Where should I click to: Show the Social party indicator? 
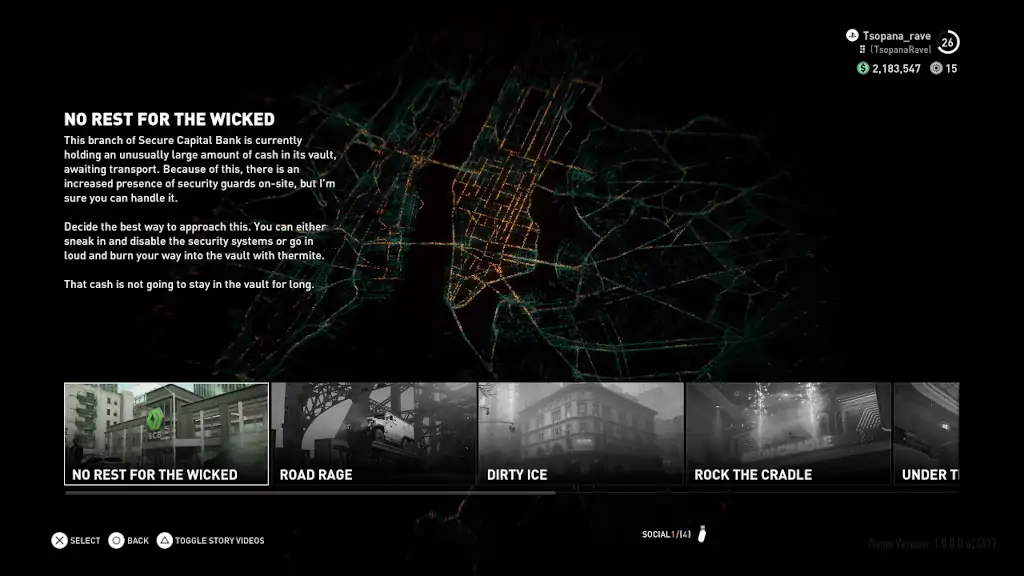[x=674, y=534]
